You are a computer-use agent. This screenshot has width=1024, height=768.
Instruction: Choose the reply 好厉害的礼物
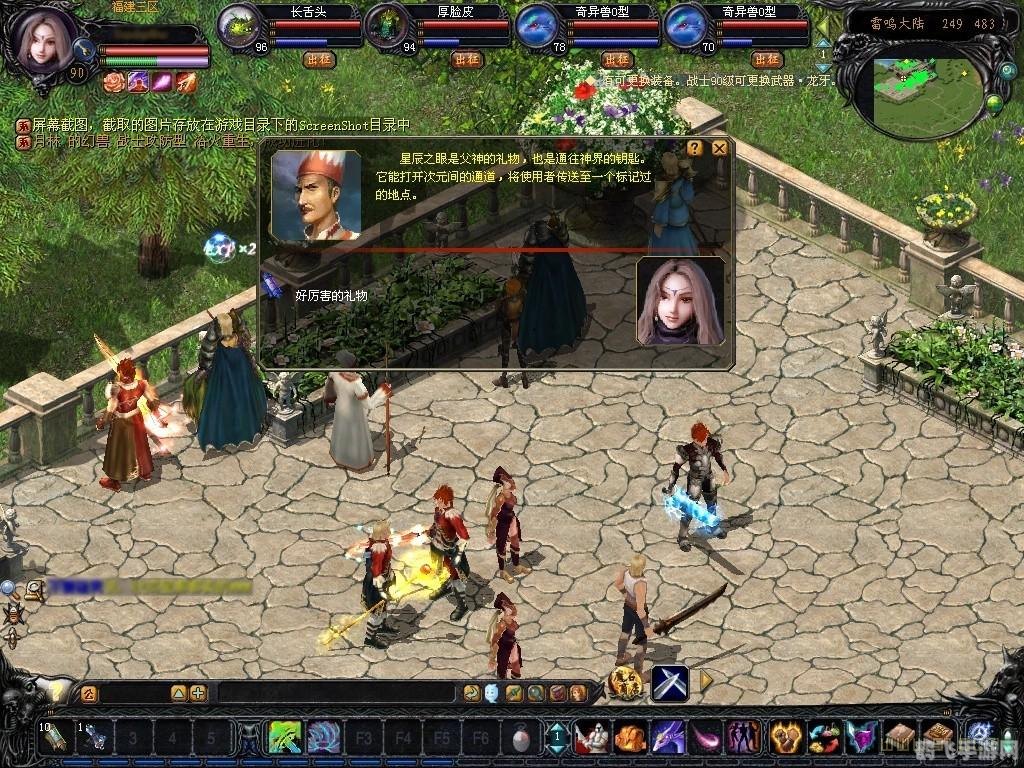click(331, 295)
